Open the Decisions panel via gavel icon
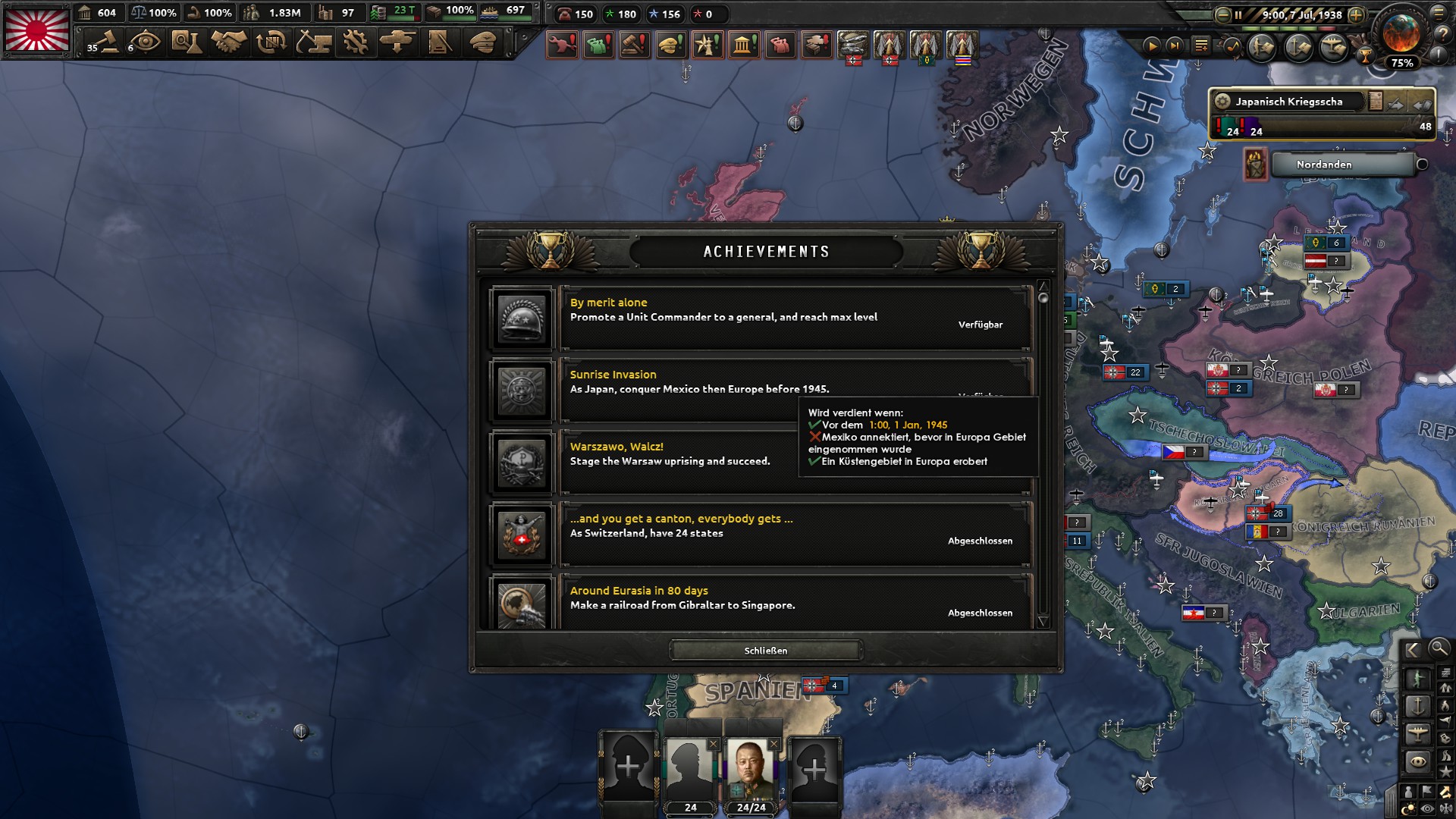The width and height of the screenshot is (1456, 819). 104,43
